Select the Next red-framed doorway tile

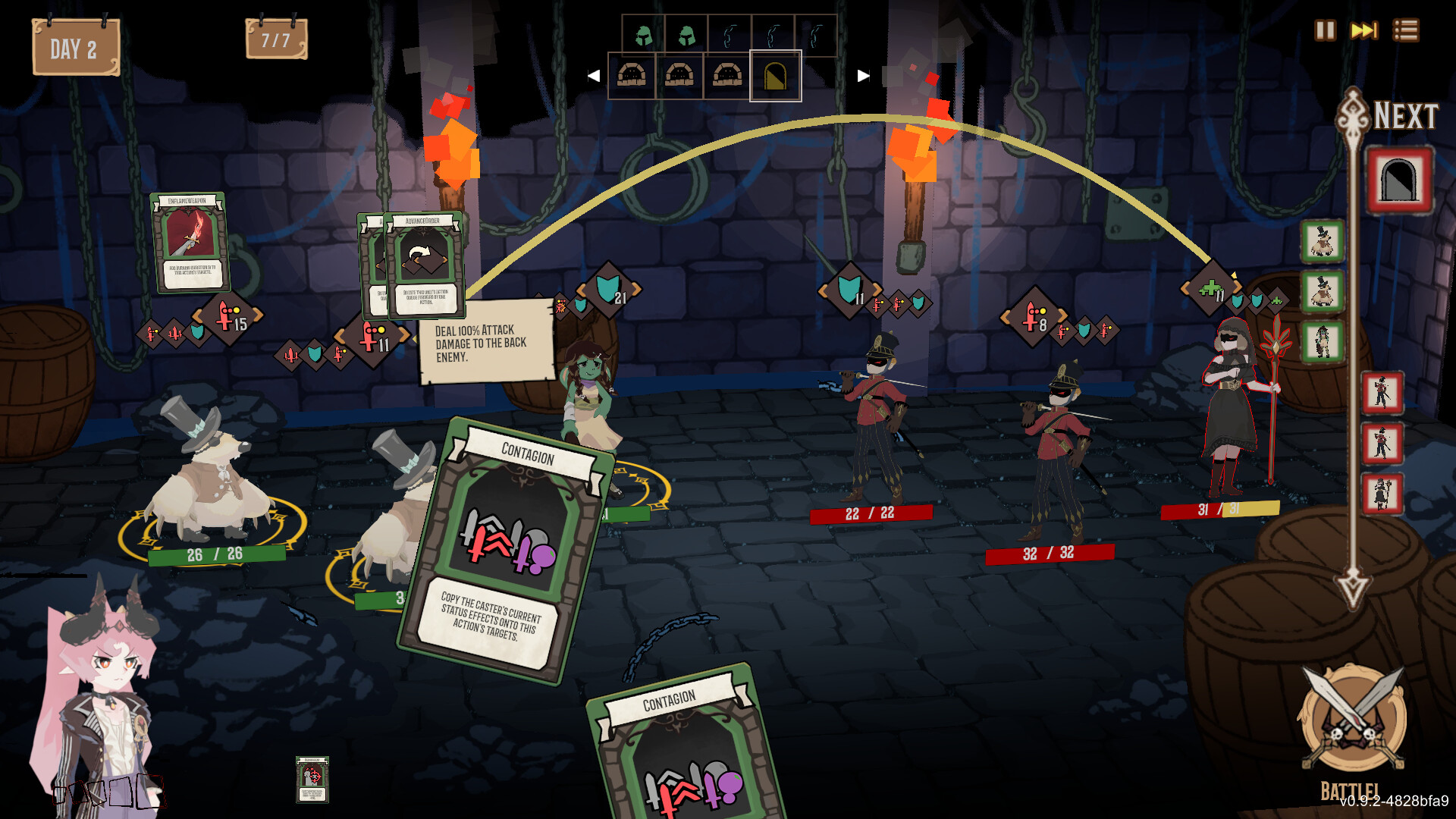pyautogui.click(x=1399, y=180)
